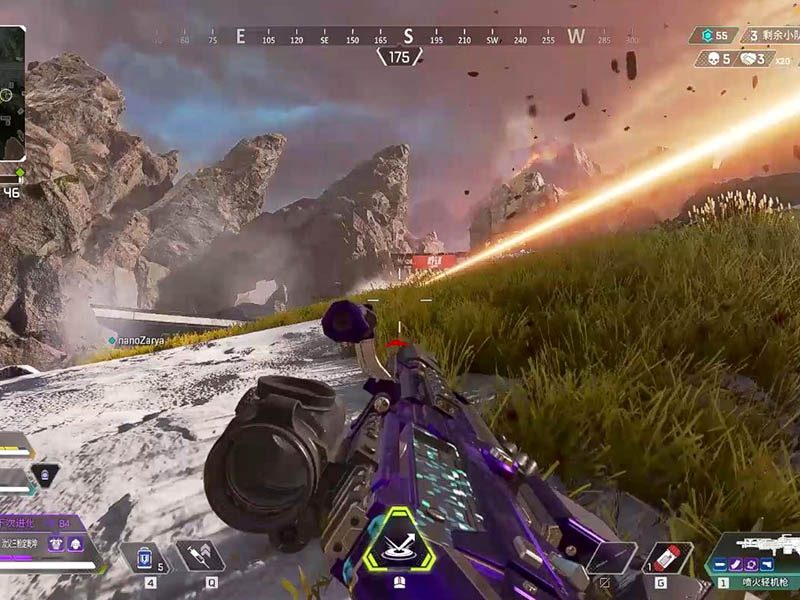
Task: Select the empty holstered weapon slot
Action: click(x=610, y=557)
